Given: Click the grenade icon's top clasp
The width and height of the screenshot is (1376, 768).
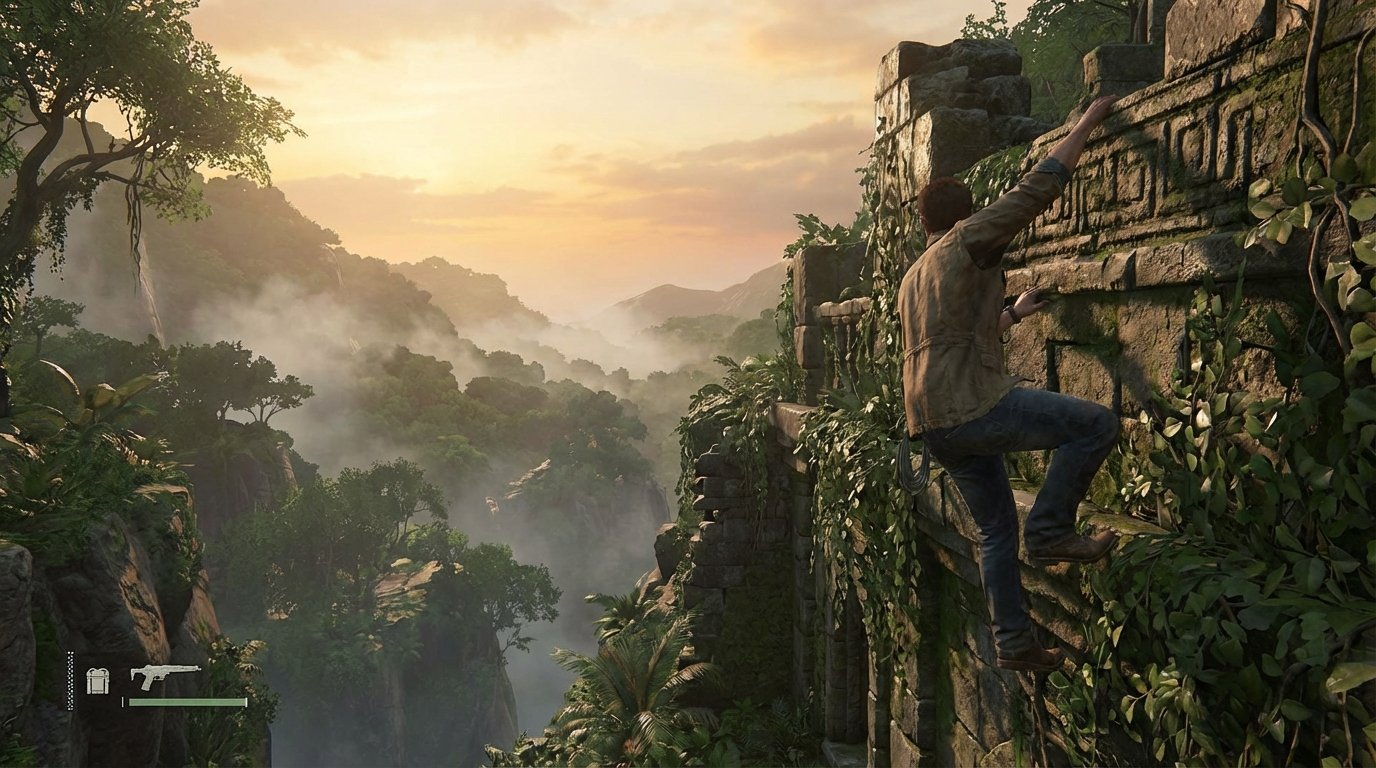Looking at the screenshot, I should click(x=98, y=670).
